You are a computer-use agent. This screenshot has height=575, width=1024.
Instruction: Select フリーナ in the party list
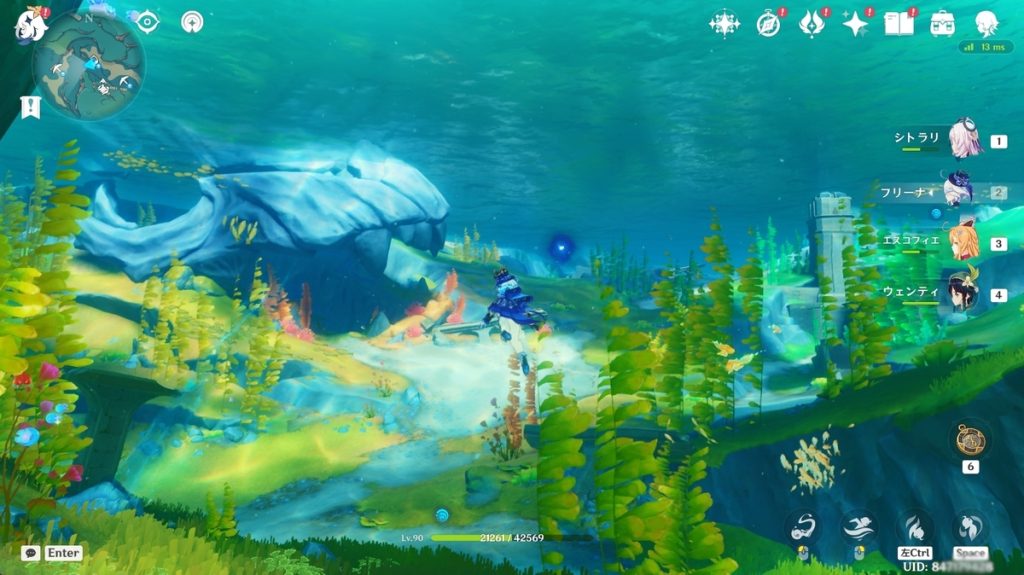[958, 190]
